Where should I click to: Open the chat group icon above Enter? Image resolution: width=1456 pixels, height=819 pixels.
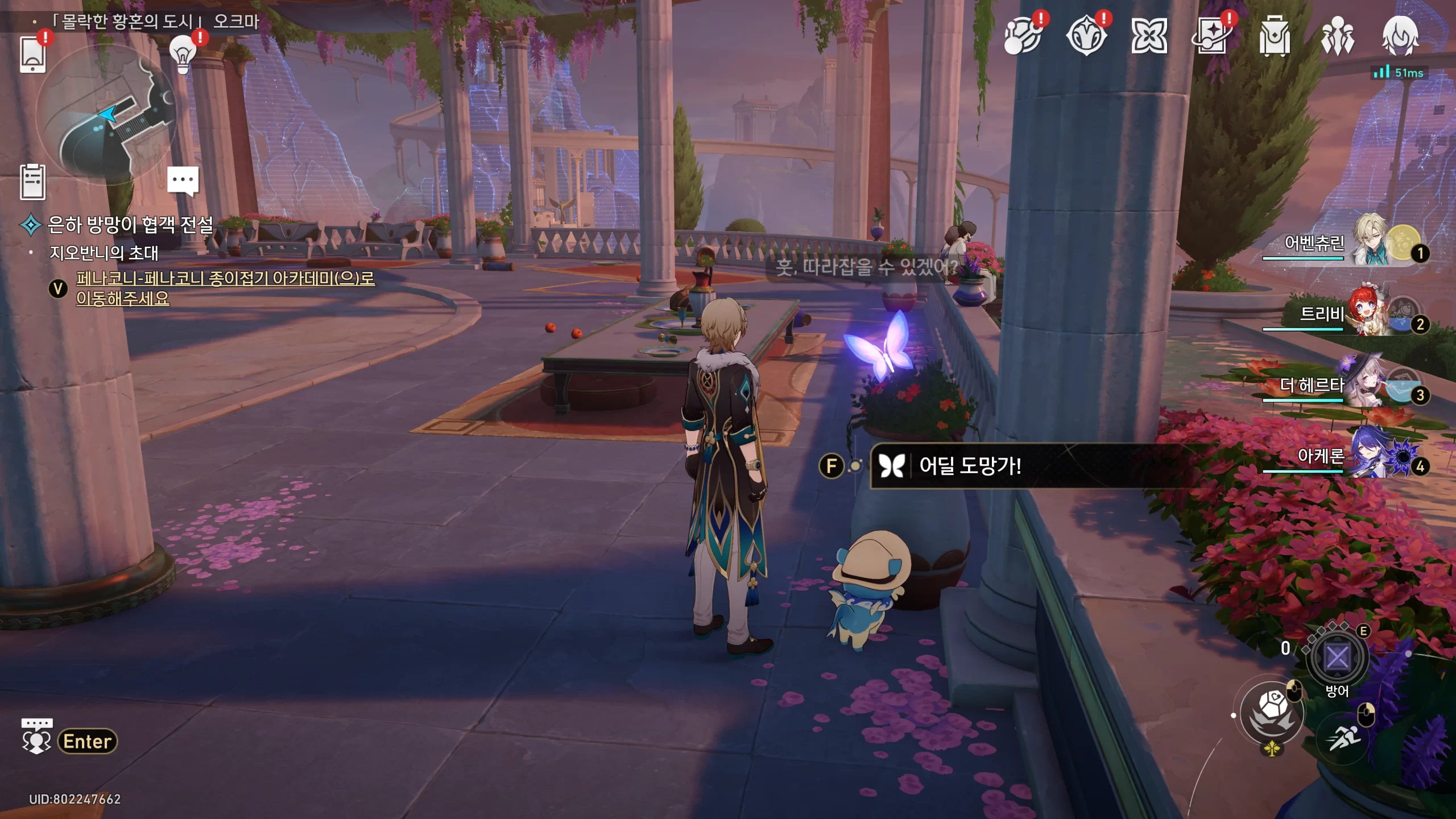point(36,736)
